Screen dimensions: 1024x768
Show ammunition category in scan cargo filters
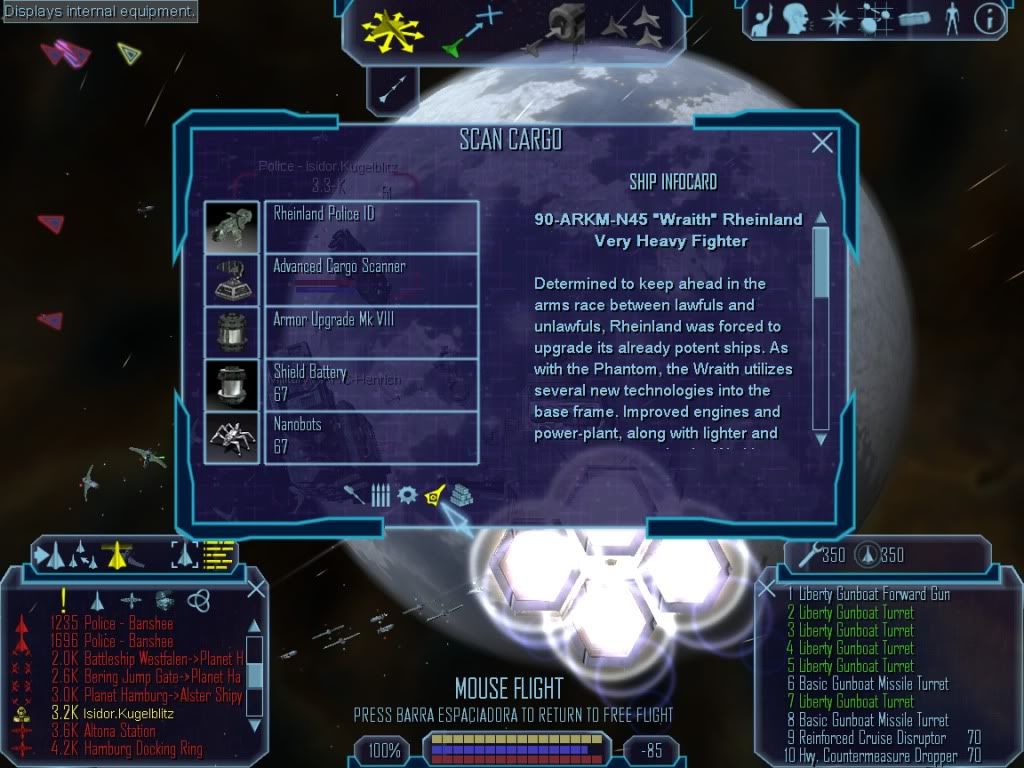(381, 495)
